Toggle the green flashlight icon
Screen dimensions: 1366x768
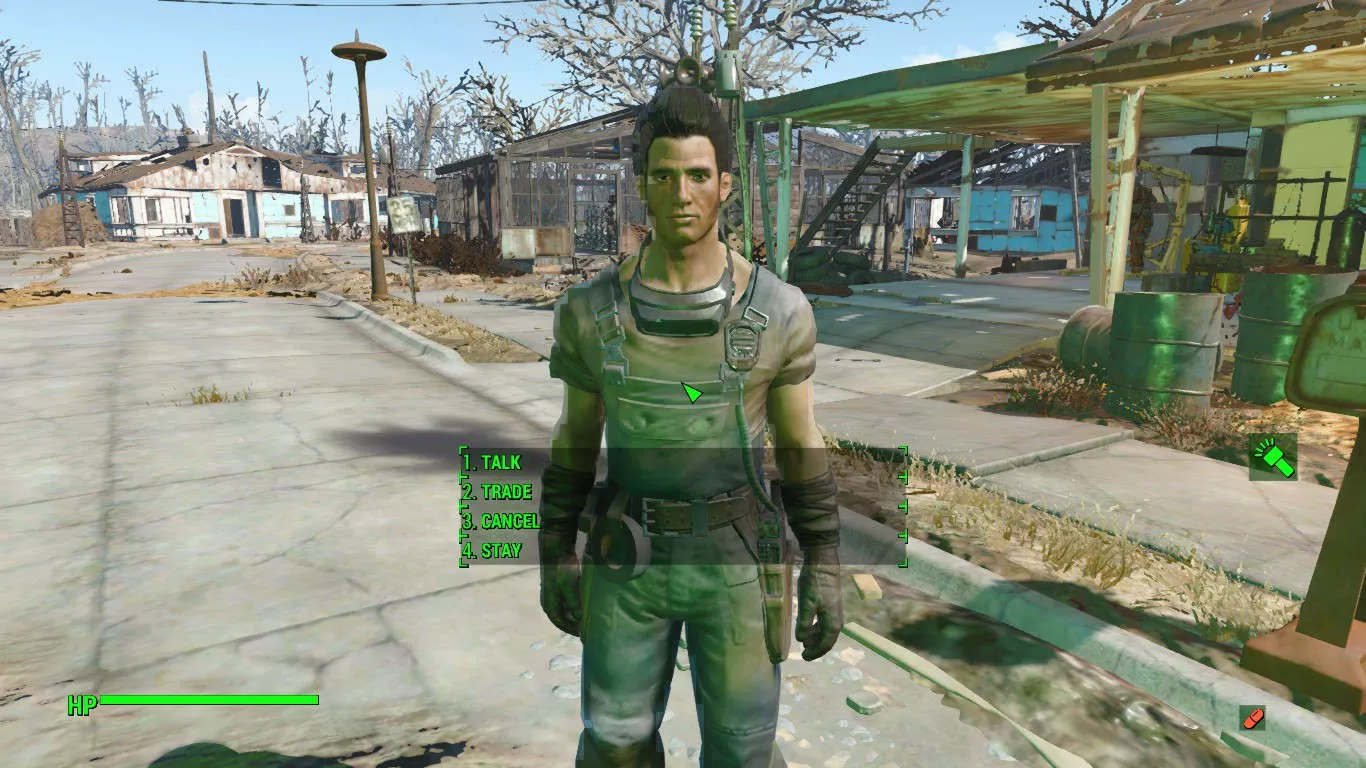click(1272, 457)
